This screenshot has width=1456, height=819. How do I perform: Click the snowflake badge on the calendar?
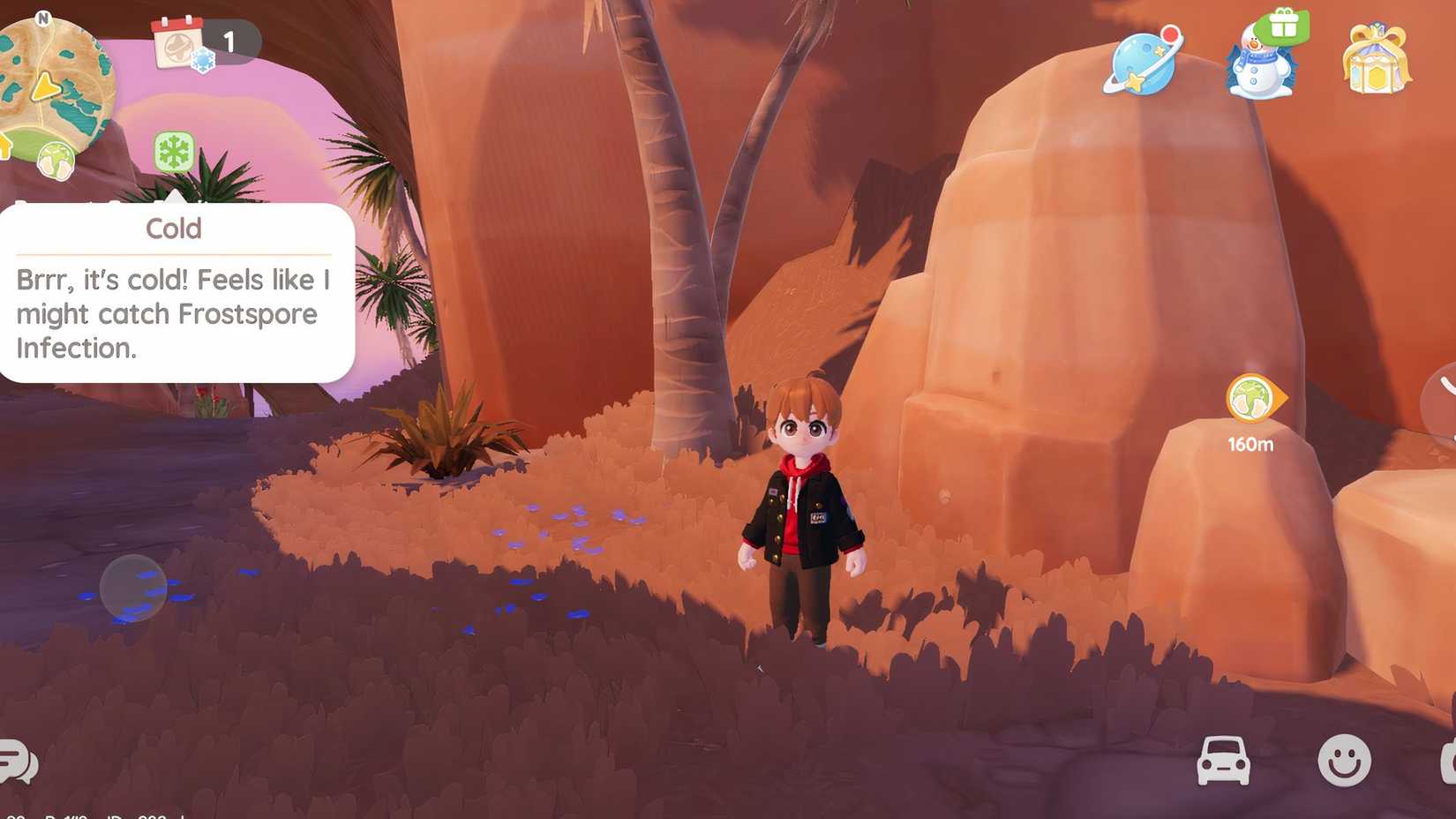pyautogui.click(x=203, y=59)
